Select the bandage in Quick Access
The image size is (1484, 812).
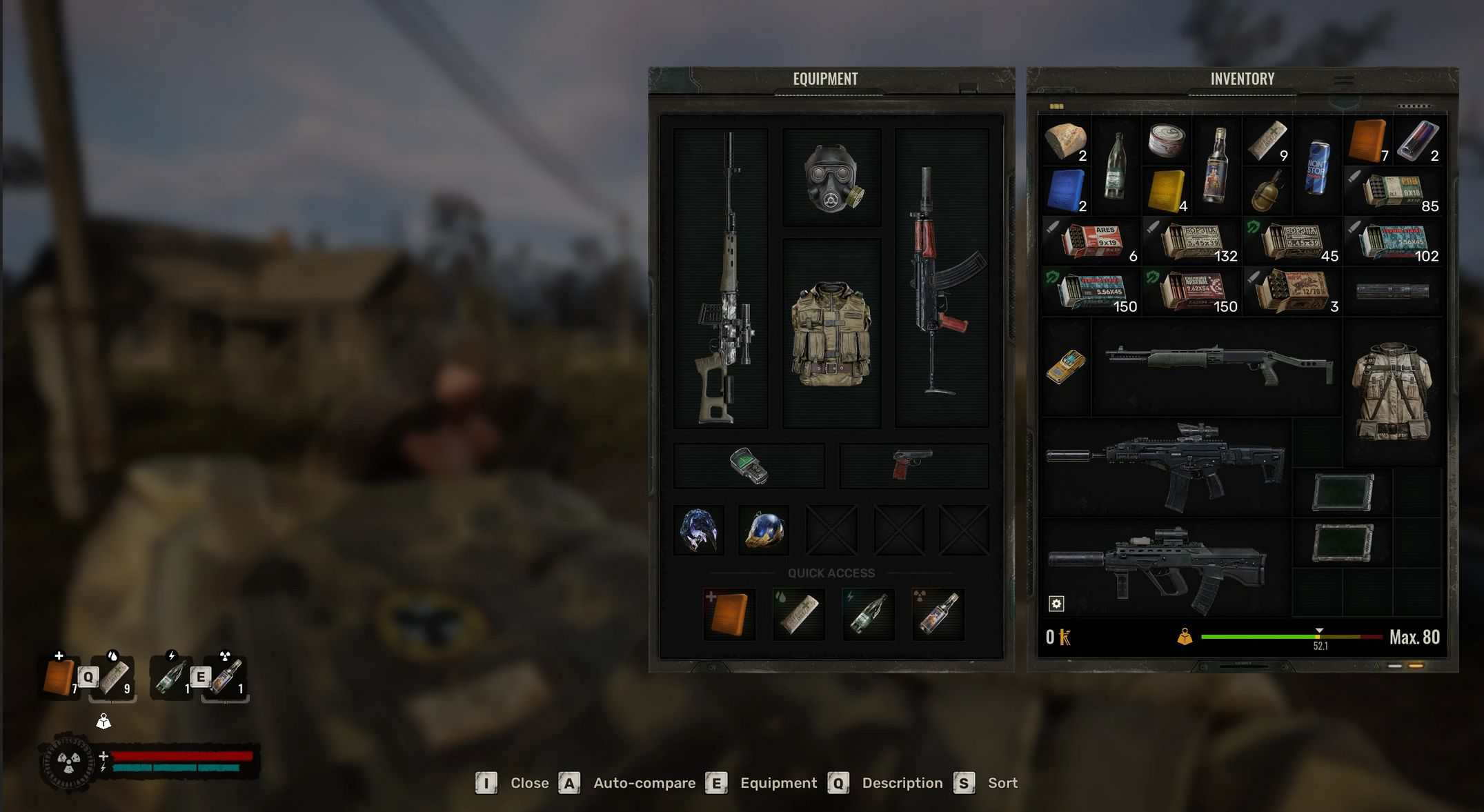tap(799, 614)
